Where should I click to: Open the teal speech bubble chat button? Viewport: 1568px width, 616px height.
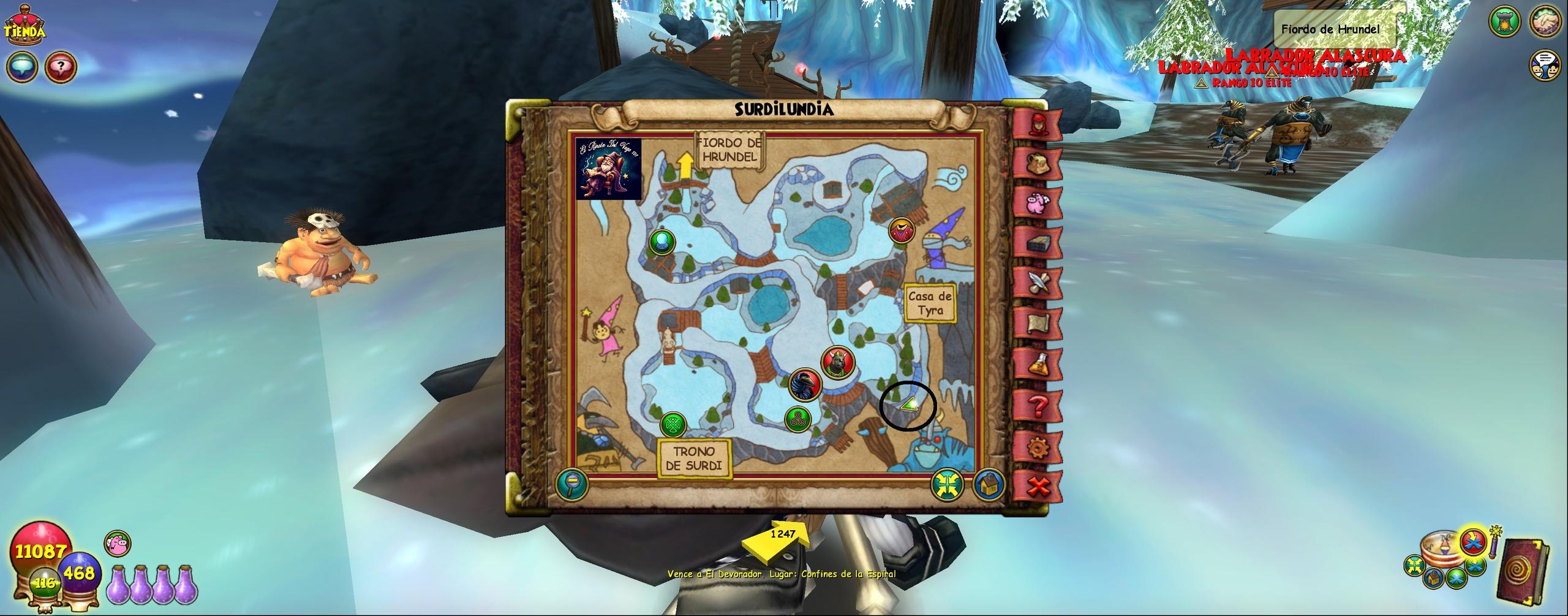tap(22, 66)
